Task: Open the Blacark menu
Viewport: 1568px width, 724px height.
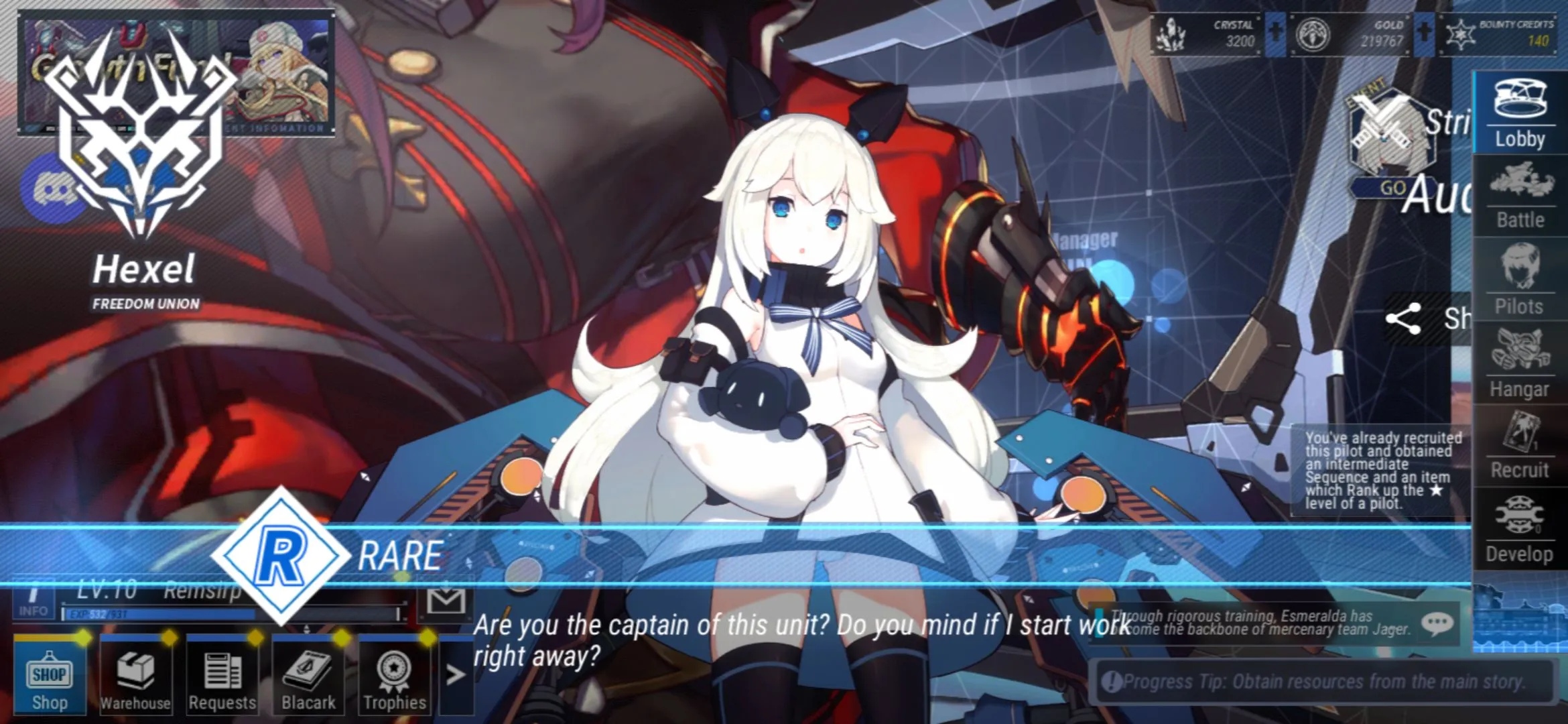Action: click(308, 676)
